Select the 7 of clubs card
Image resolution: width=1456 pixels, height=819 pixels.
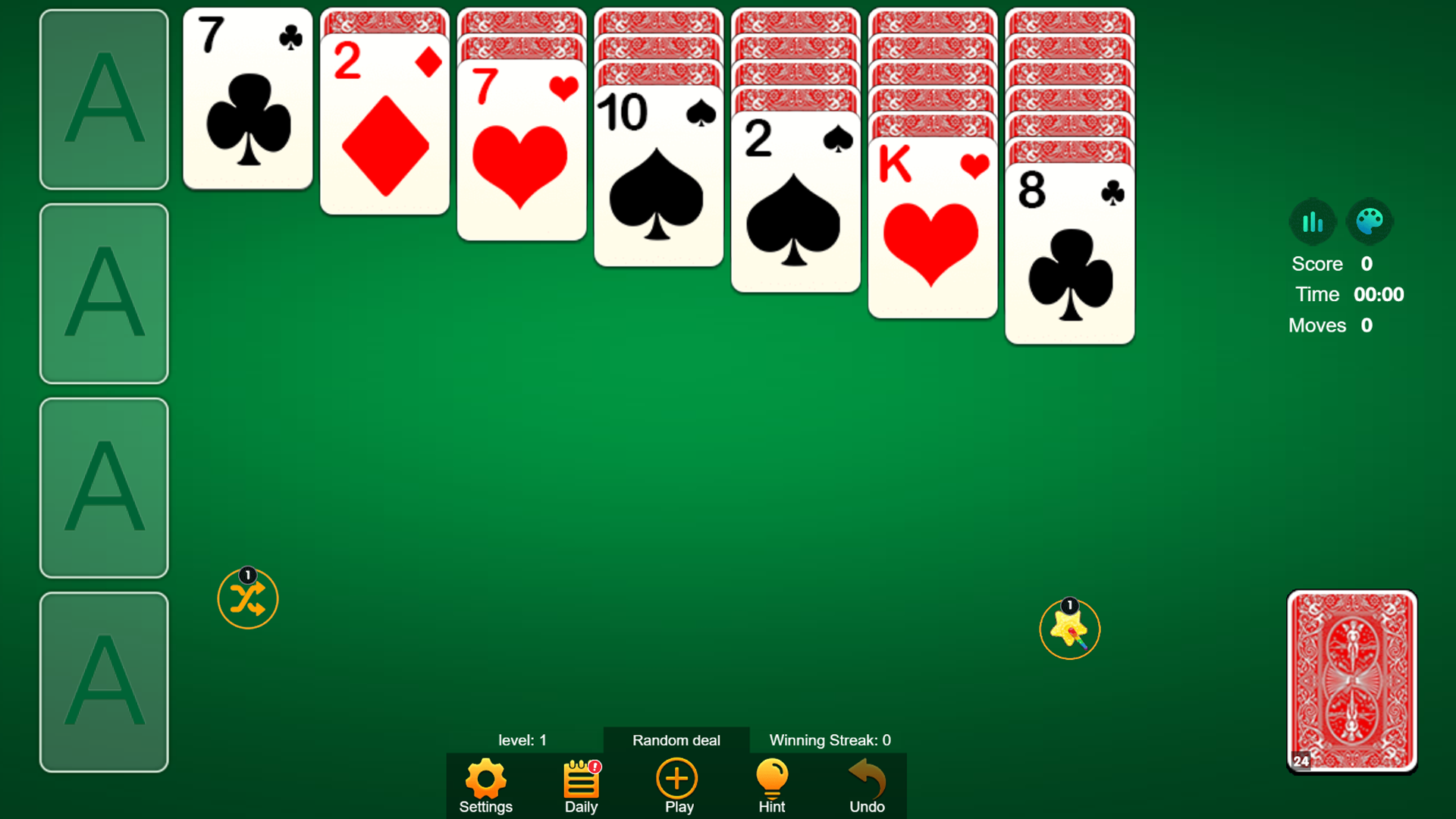click(247, 99)
